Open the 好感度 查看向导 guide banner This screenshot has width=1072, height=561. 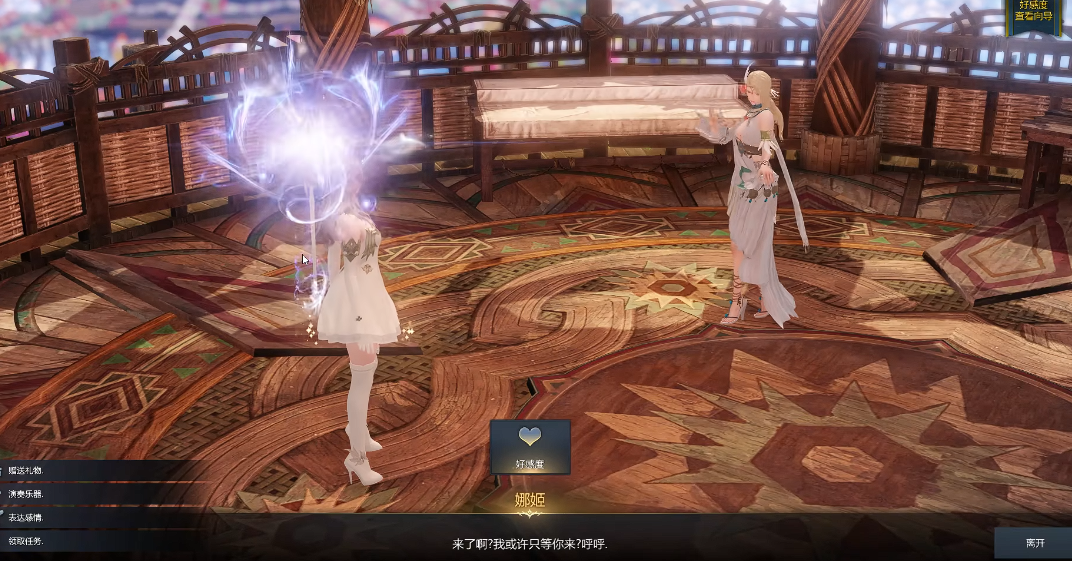coord(1038,13)
